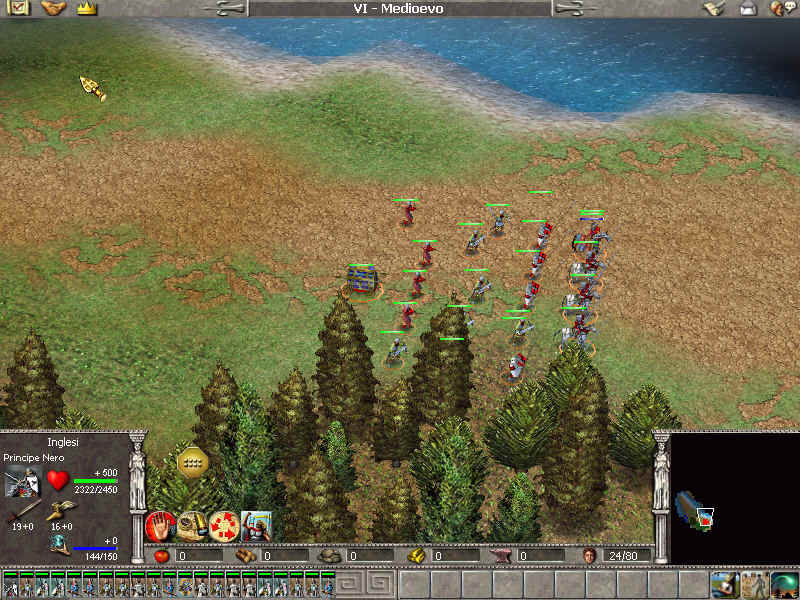Image resolution: width=800 pixels, height=600 pixels.
Task: Select the red arrows formation command
Action: pos(224,525)
